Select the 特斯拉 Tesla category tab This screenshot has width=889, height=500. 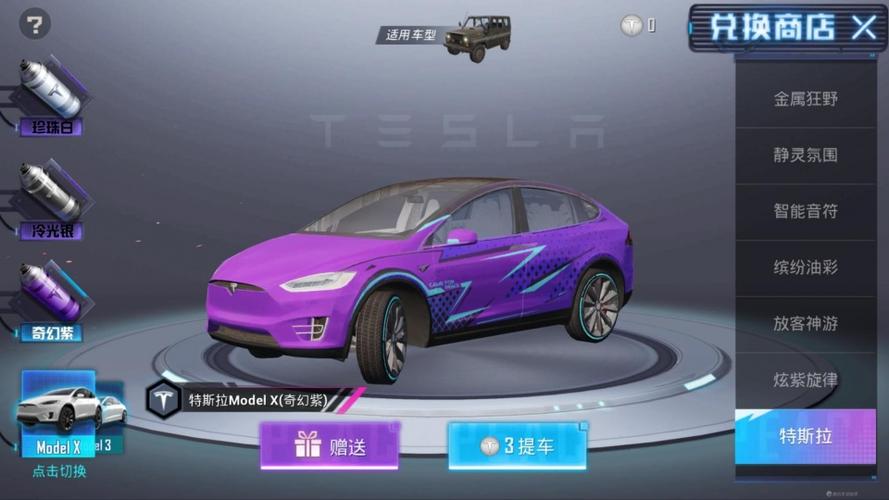[x=805, y=436]
